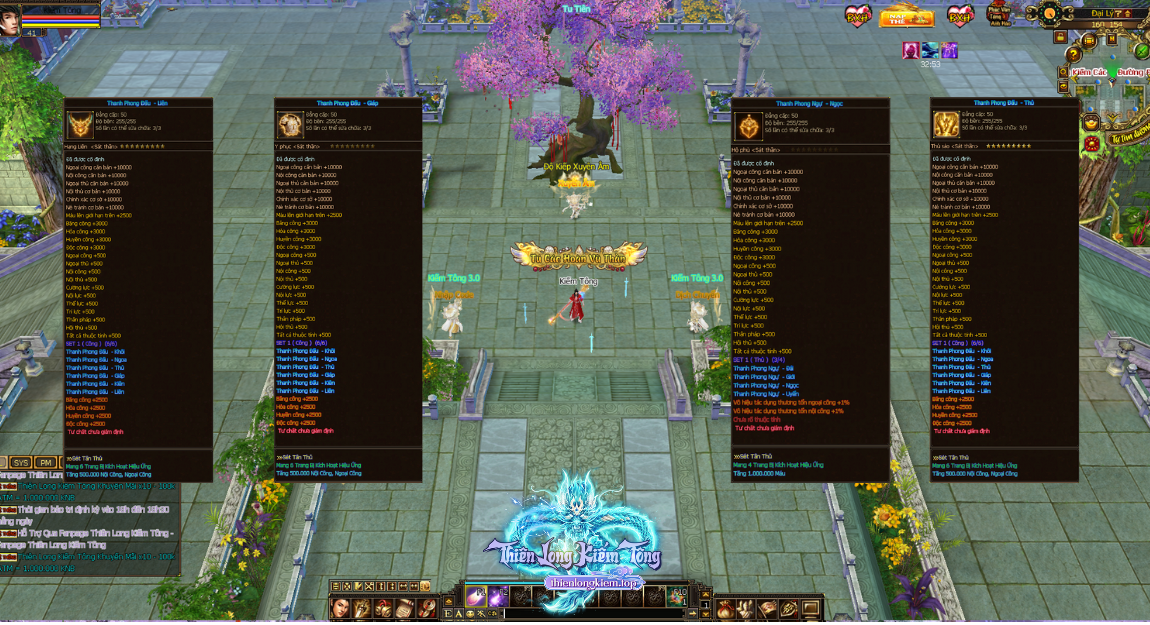Image resolution: width=1150 pixels, height=625 pixels.
Task: Switch chat to the PM tab
Action: [x=46, y=463]
